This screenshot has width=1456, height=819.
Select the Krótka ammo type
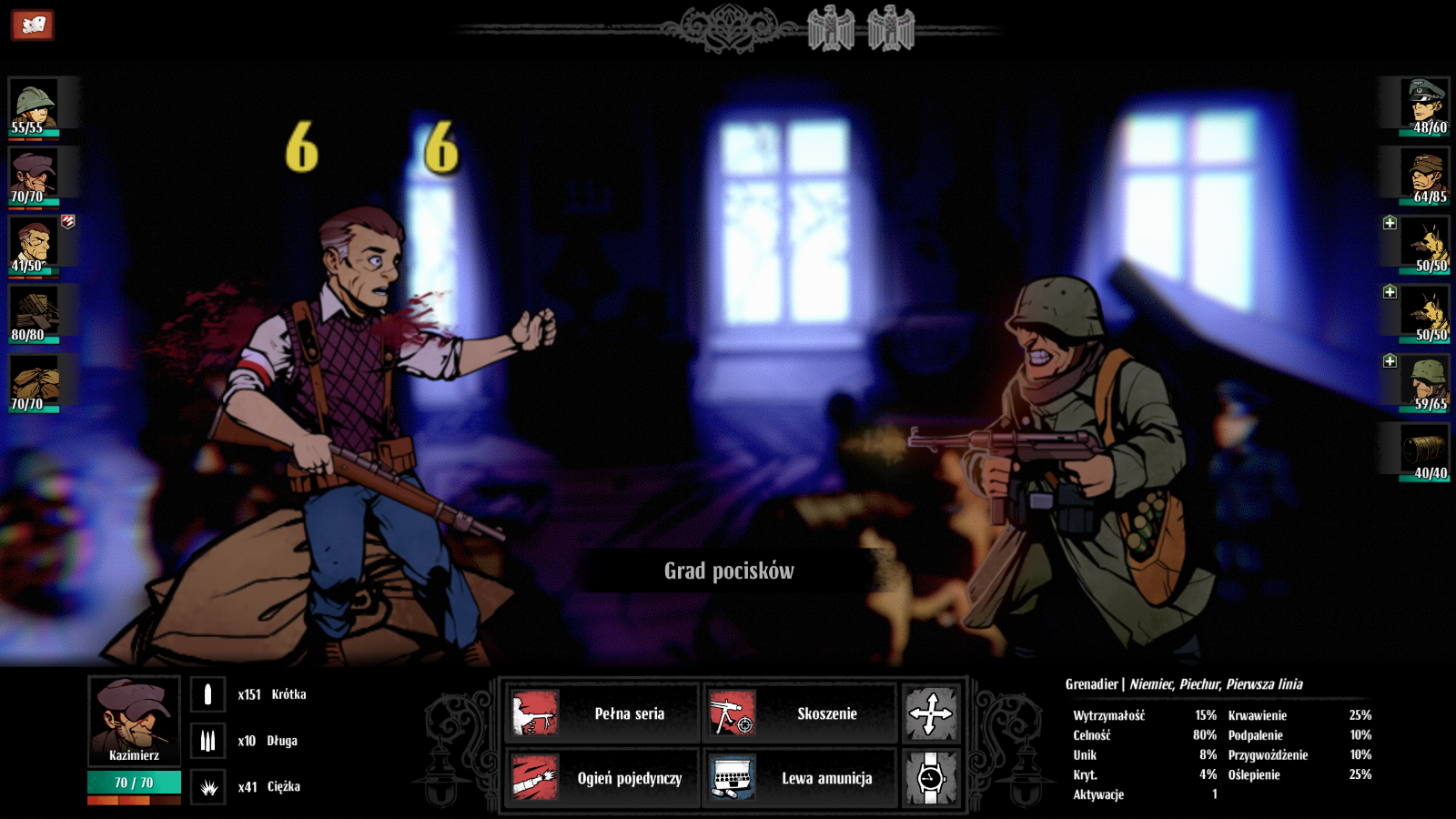[x=207, y=694]
